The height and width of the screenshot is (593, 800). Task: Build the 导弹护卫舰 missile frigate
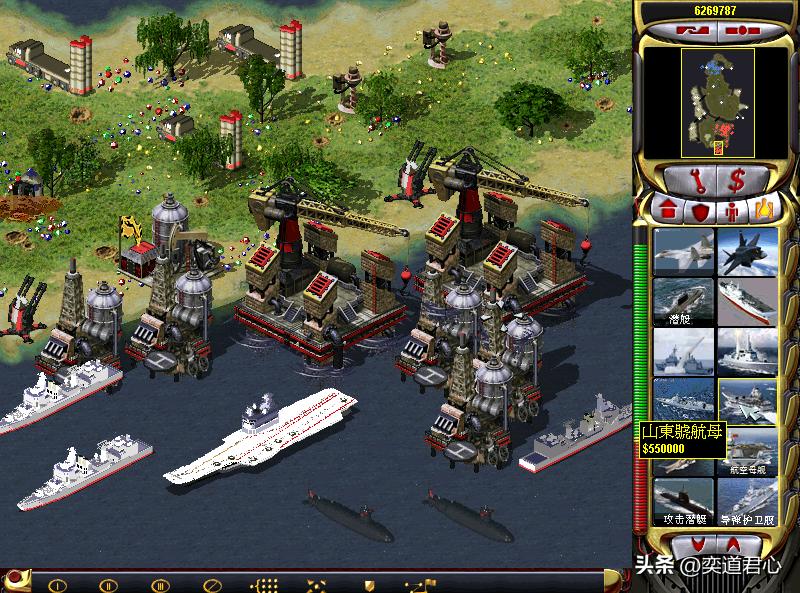[747, 502]
